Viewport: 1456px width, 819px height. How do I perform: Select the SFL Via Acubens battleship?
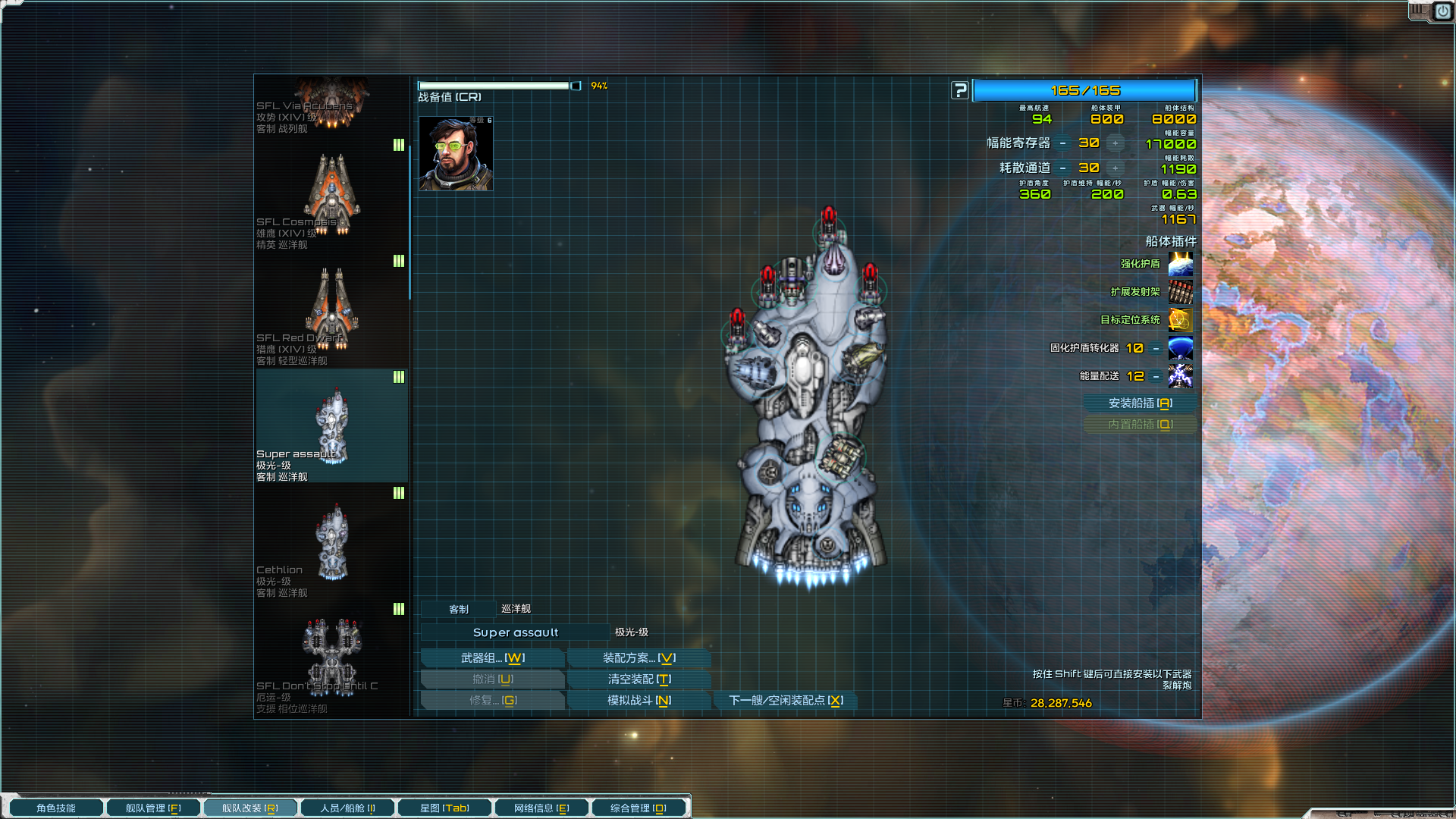(332, 105)
